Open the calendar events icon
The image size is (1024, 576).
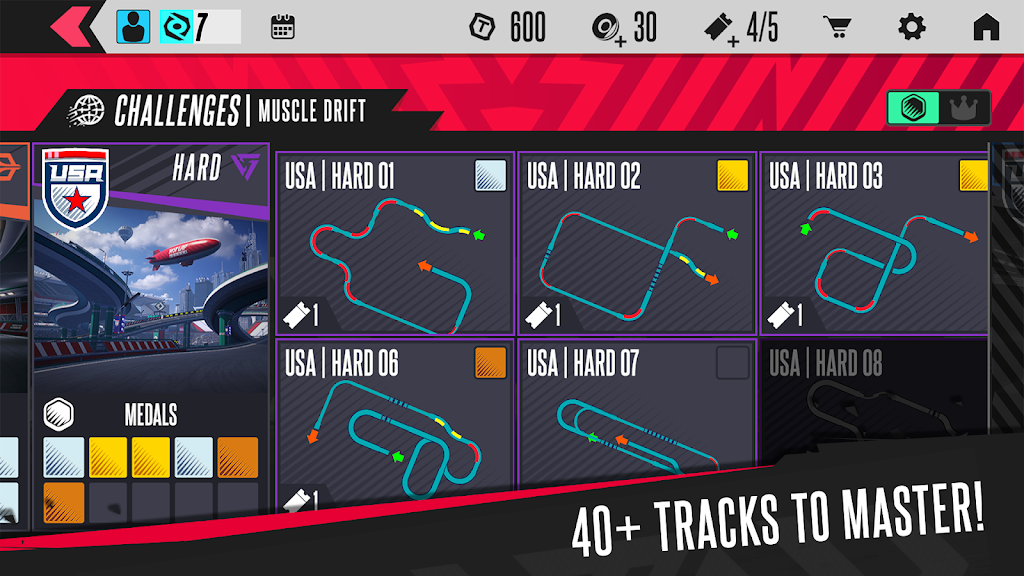282,27
